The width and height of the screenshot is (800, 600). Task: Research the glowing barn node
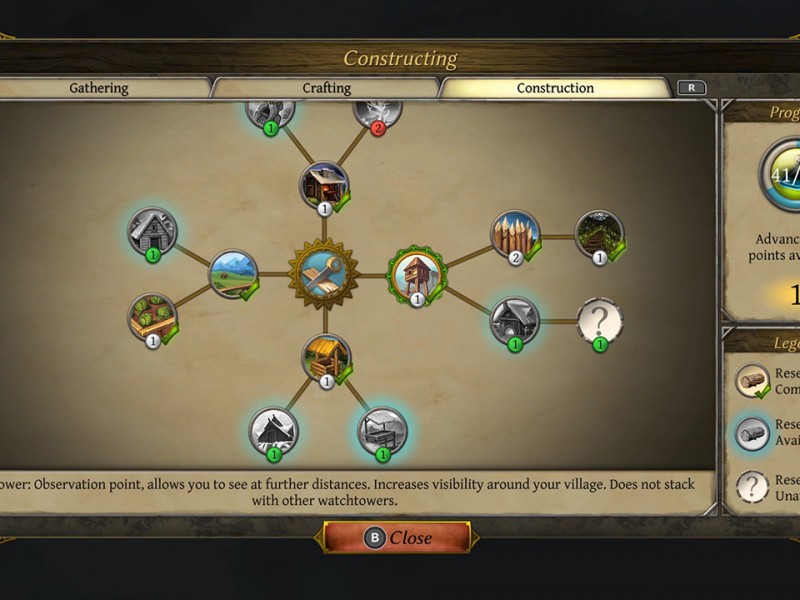point(153,232)
